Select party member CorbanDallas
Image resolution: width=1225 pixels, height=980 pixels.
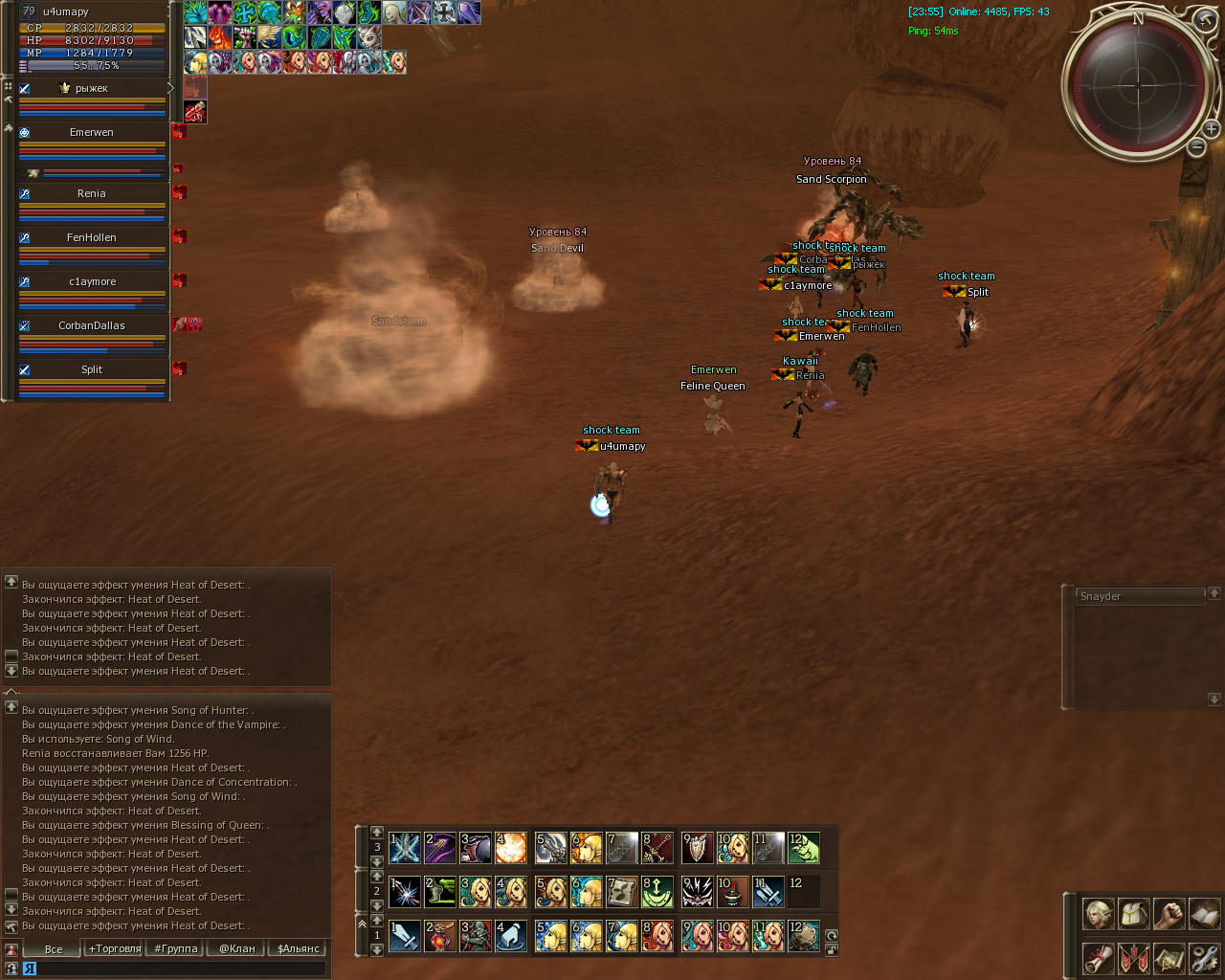pos(92,326)
